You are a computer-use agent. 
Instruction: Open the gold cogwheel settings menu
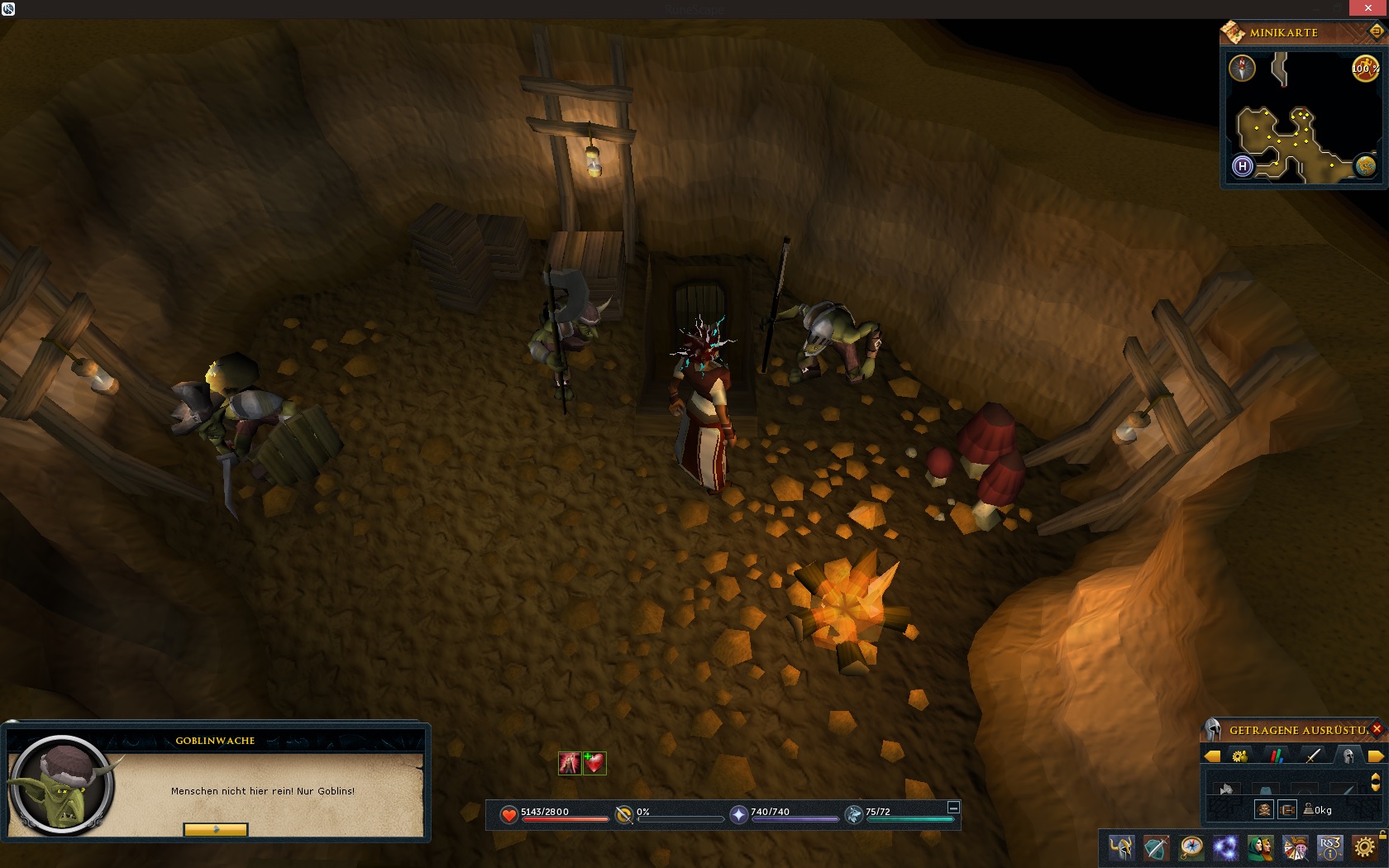1364,848
